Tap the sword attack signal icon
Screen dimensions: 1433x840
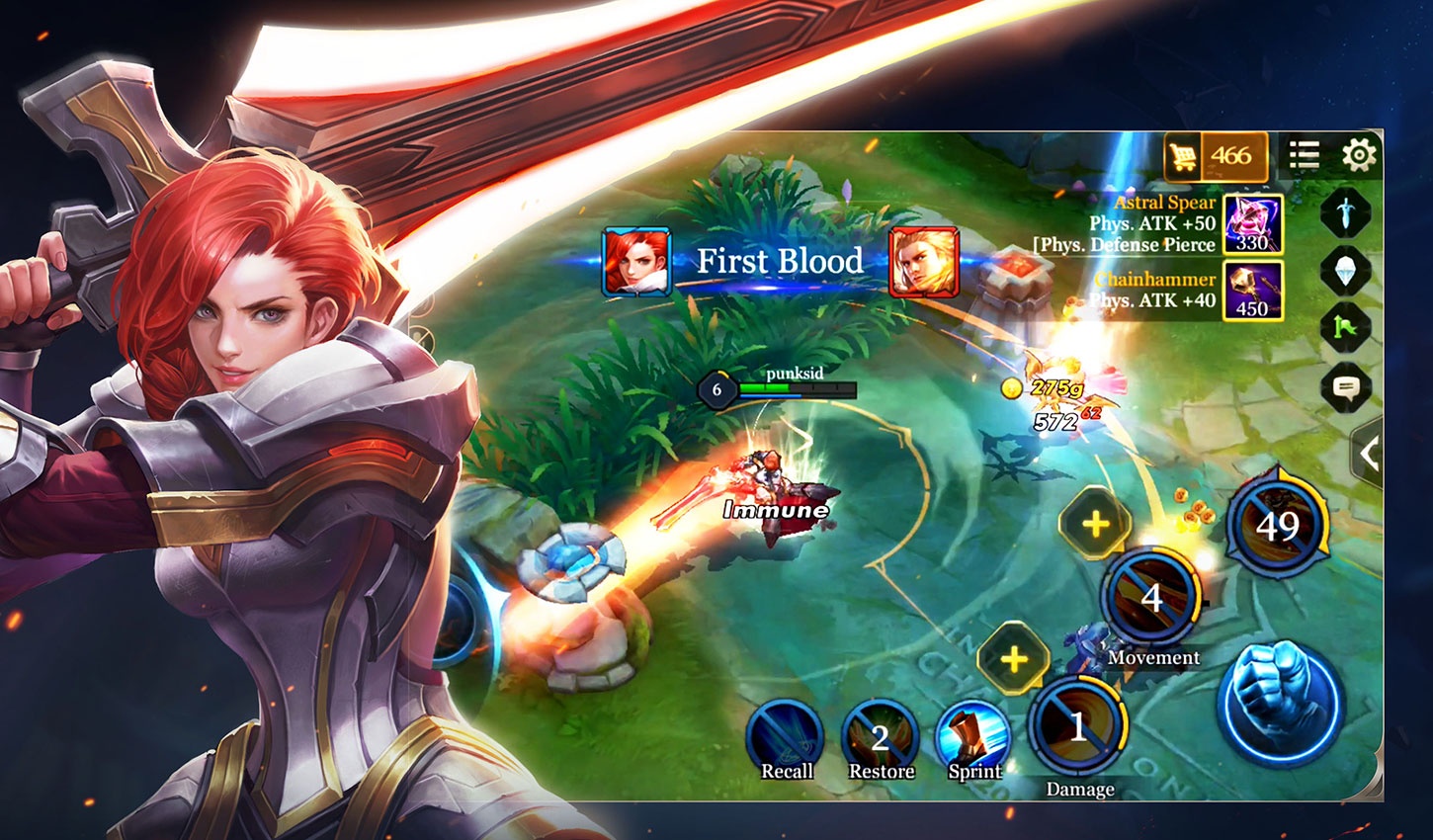point(1346,212)
